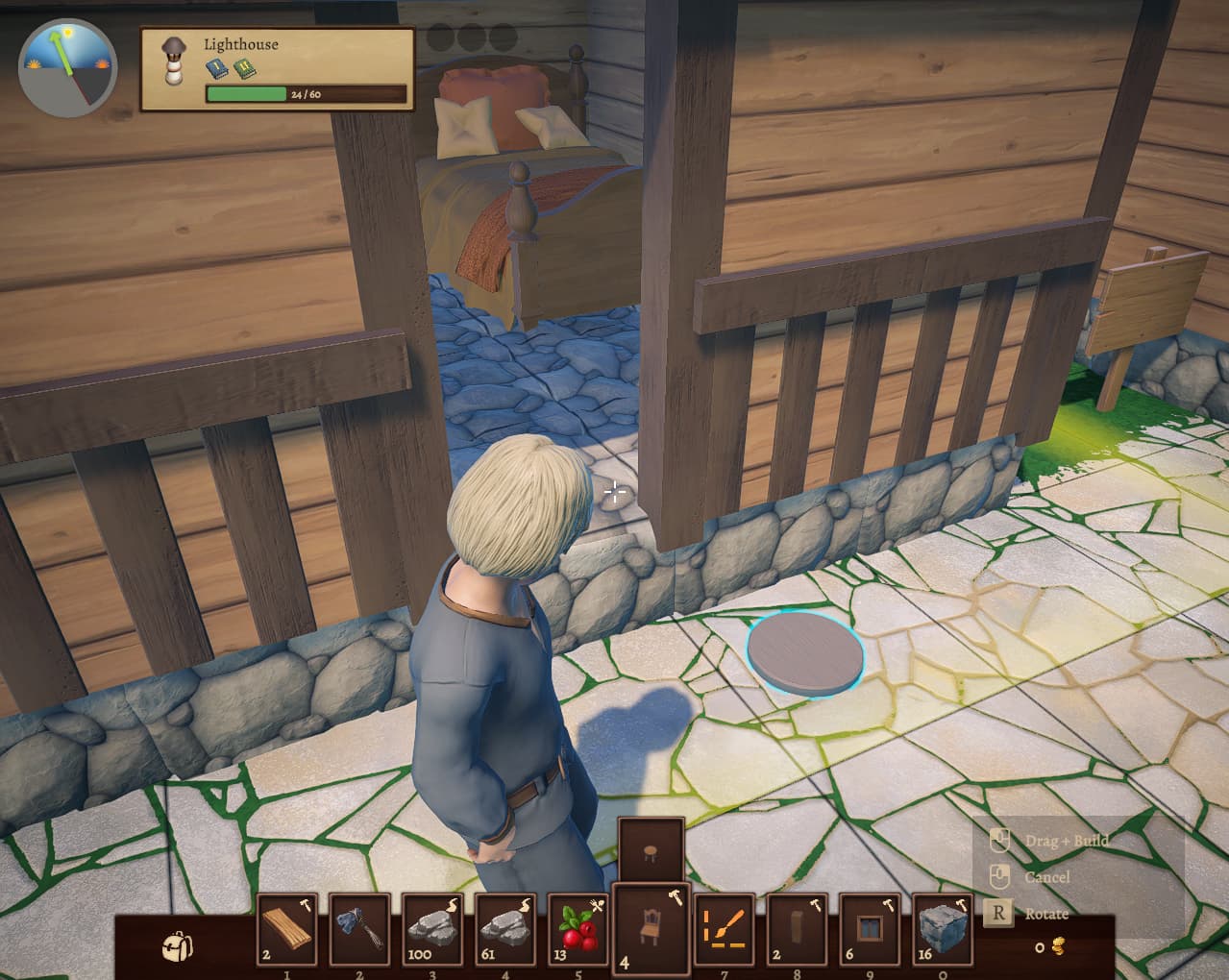Open the backpack inventory
The image size is (1229, 980).
pyautogui.click(x=177, y=946)
